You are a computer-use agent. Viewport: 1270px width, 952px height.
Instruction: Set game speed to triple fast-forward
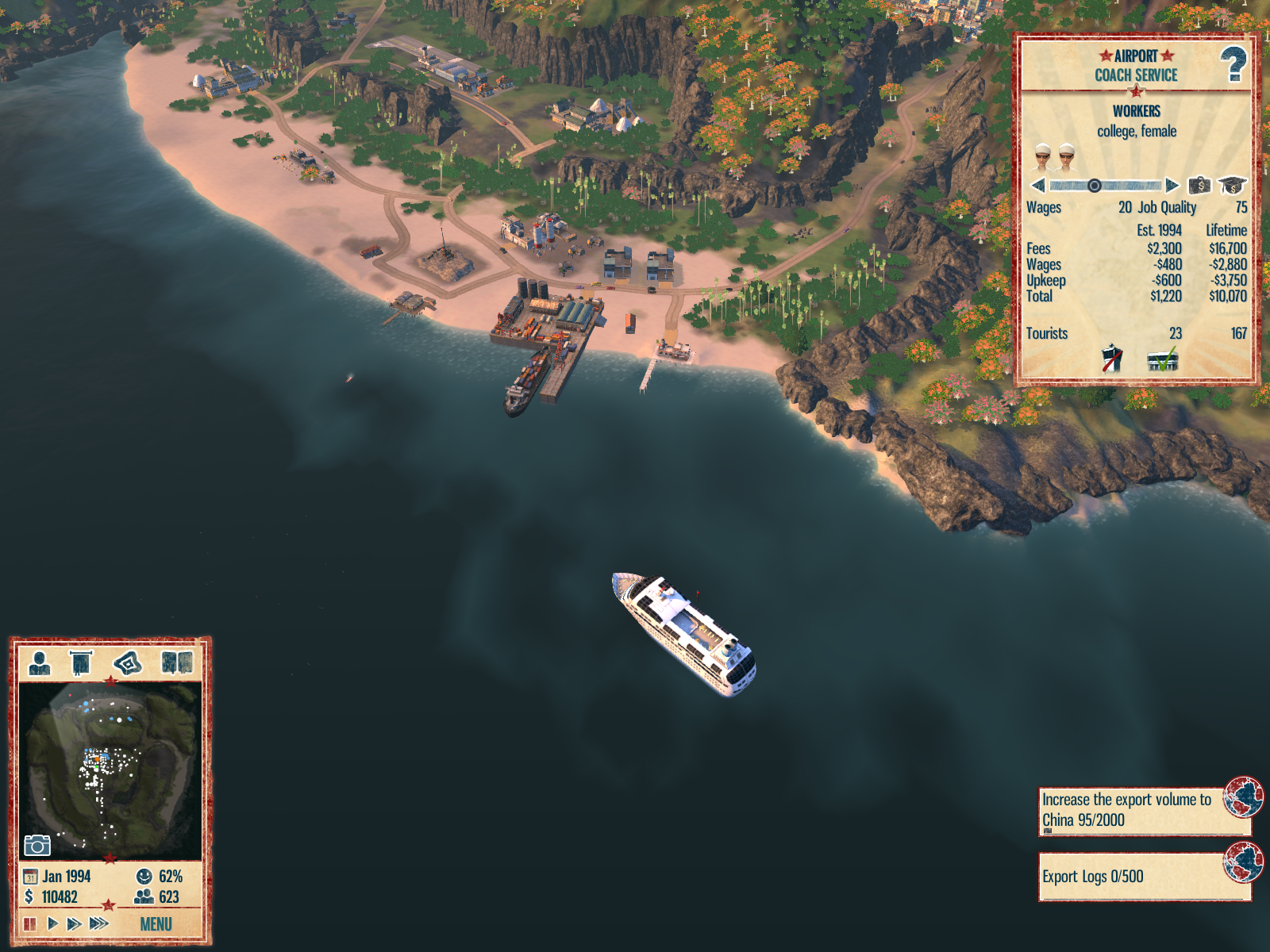pyautogui.click(x=99, y=923)
